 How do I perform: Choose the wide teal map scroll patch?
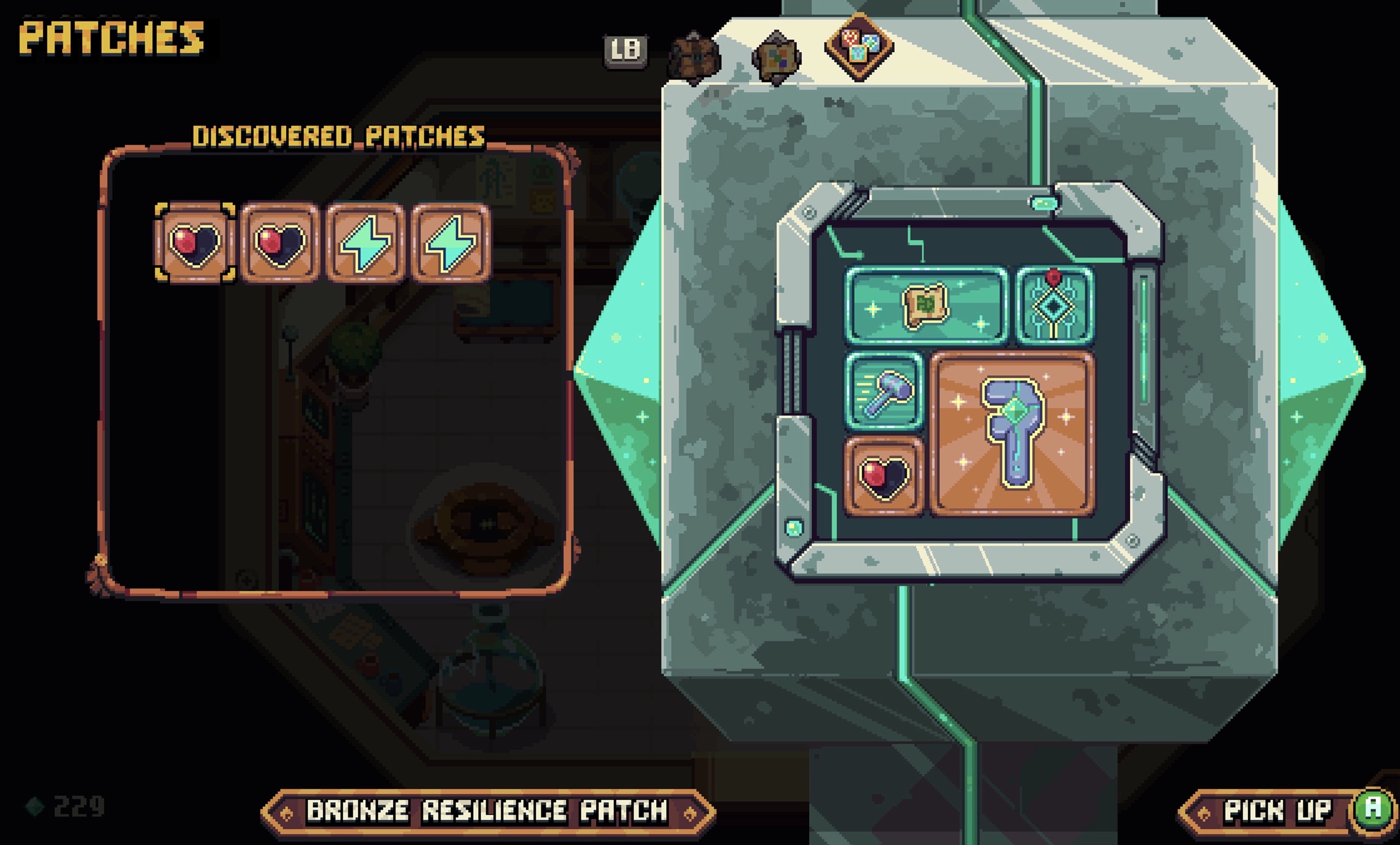(925, 306)
